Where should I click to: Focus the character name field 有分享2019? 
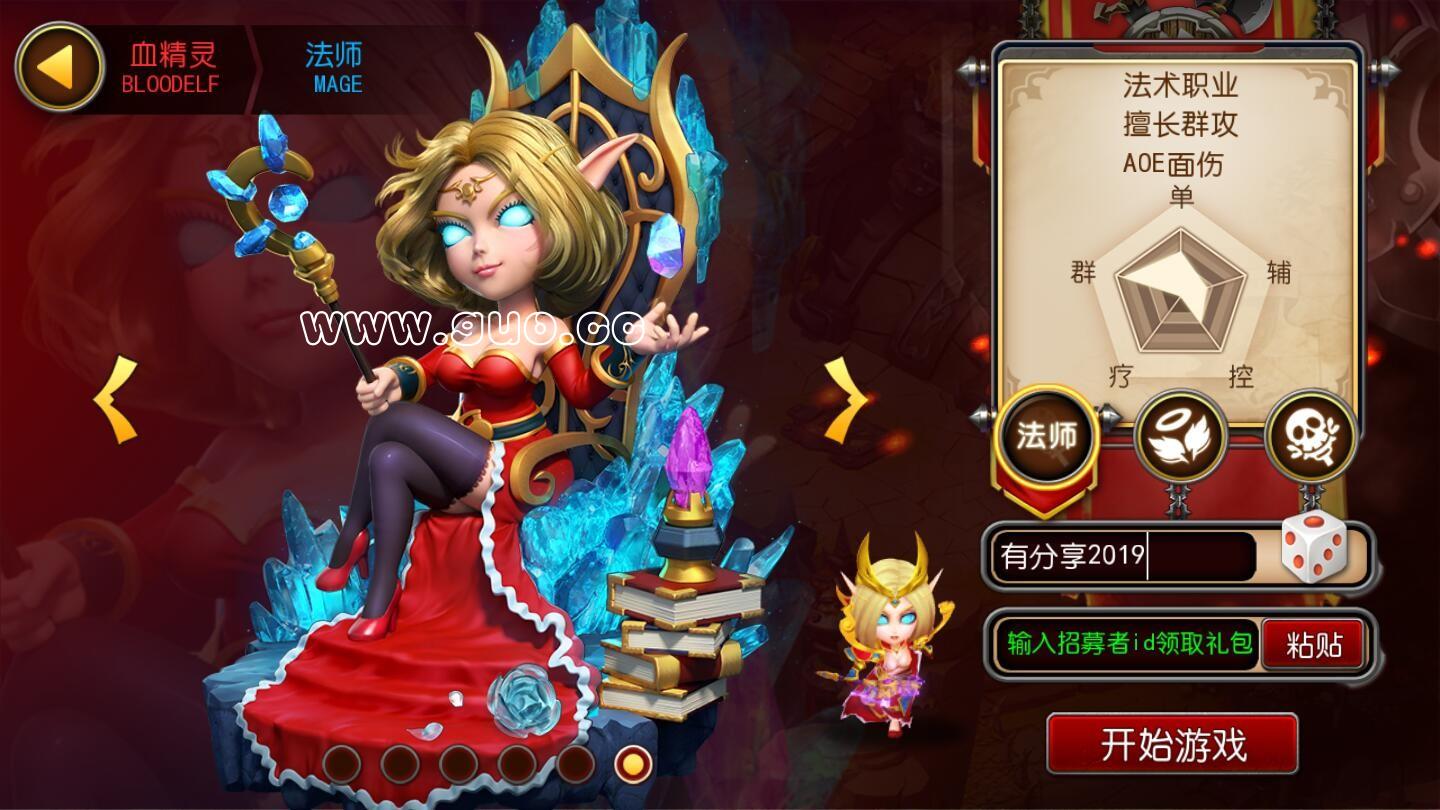coord(1122,556)
